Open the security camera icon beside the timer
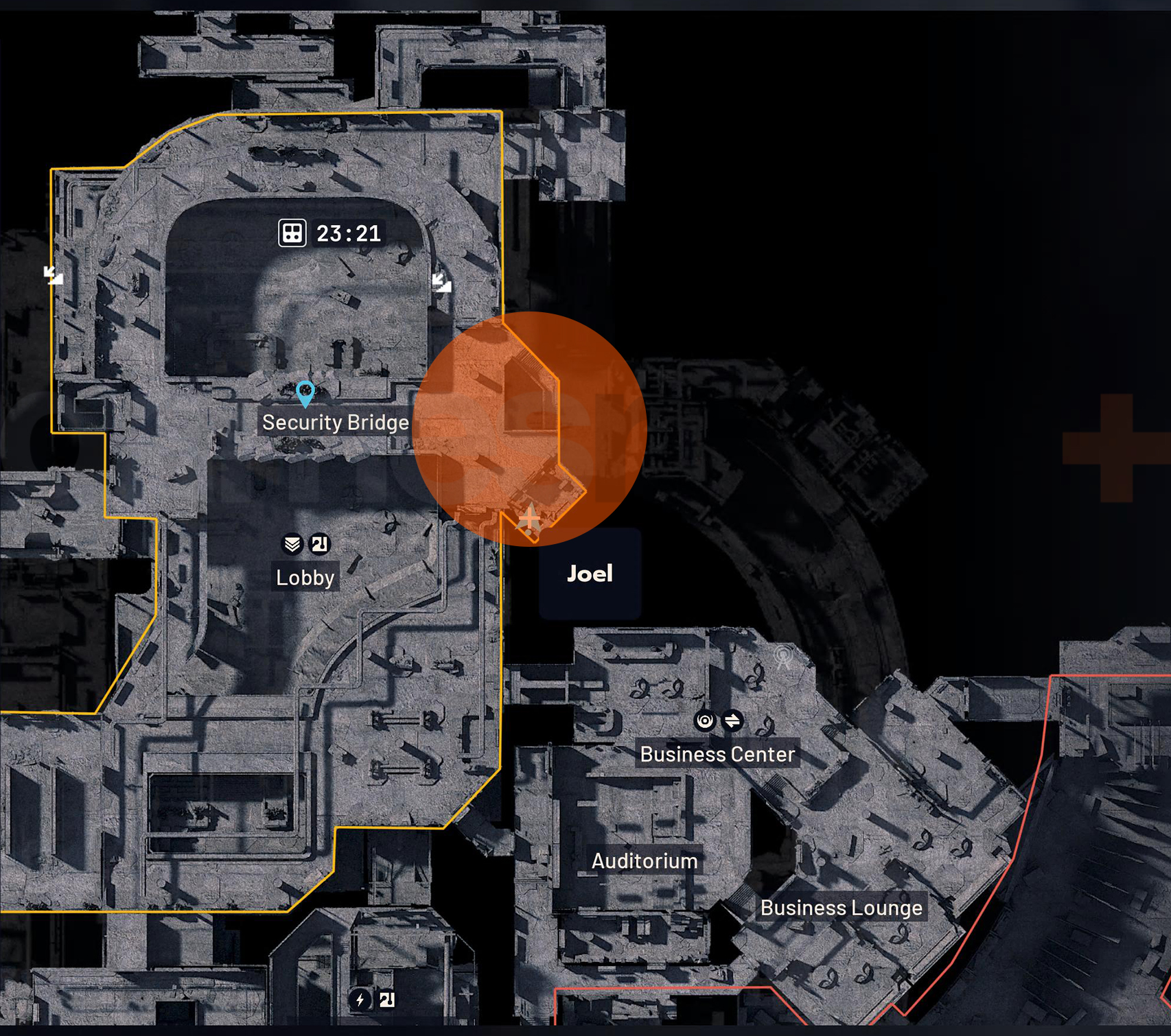The height and width of the screenshot is (1036, 1171). coord(291,233)
